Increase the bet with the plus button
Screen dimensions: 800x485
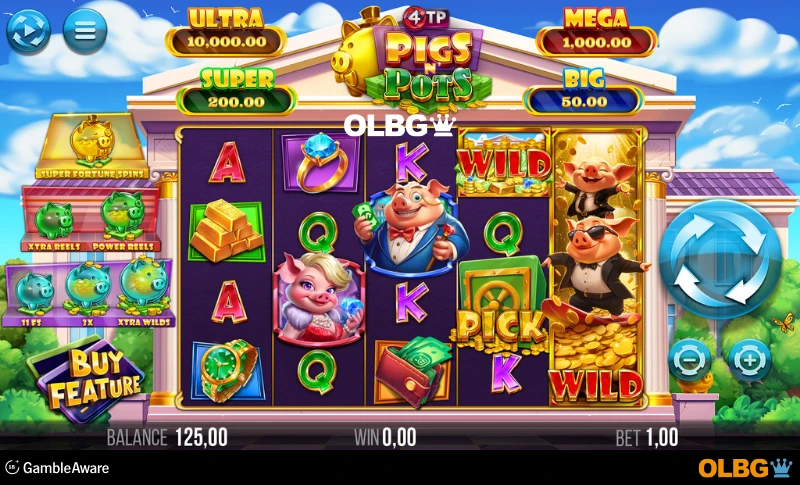[749, 357]
